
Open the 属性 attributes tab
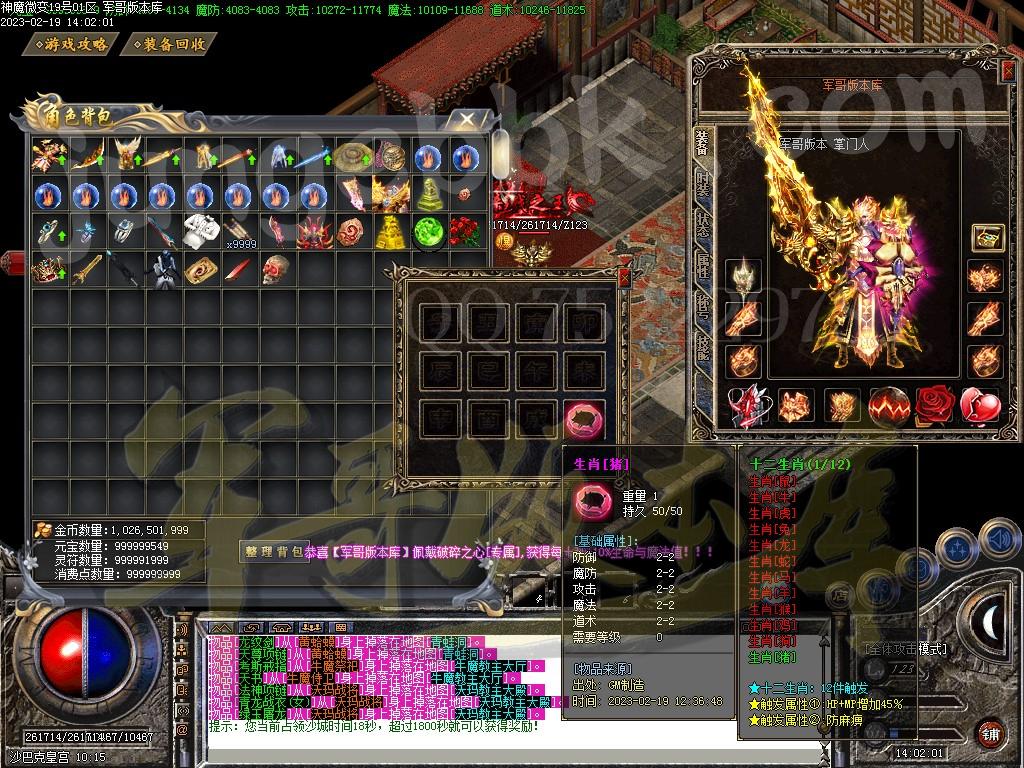pyautogui.click(x=704, y=262)
